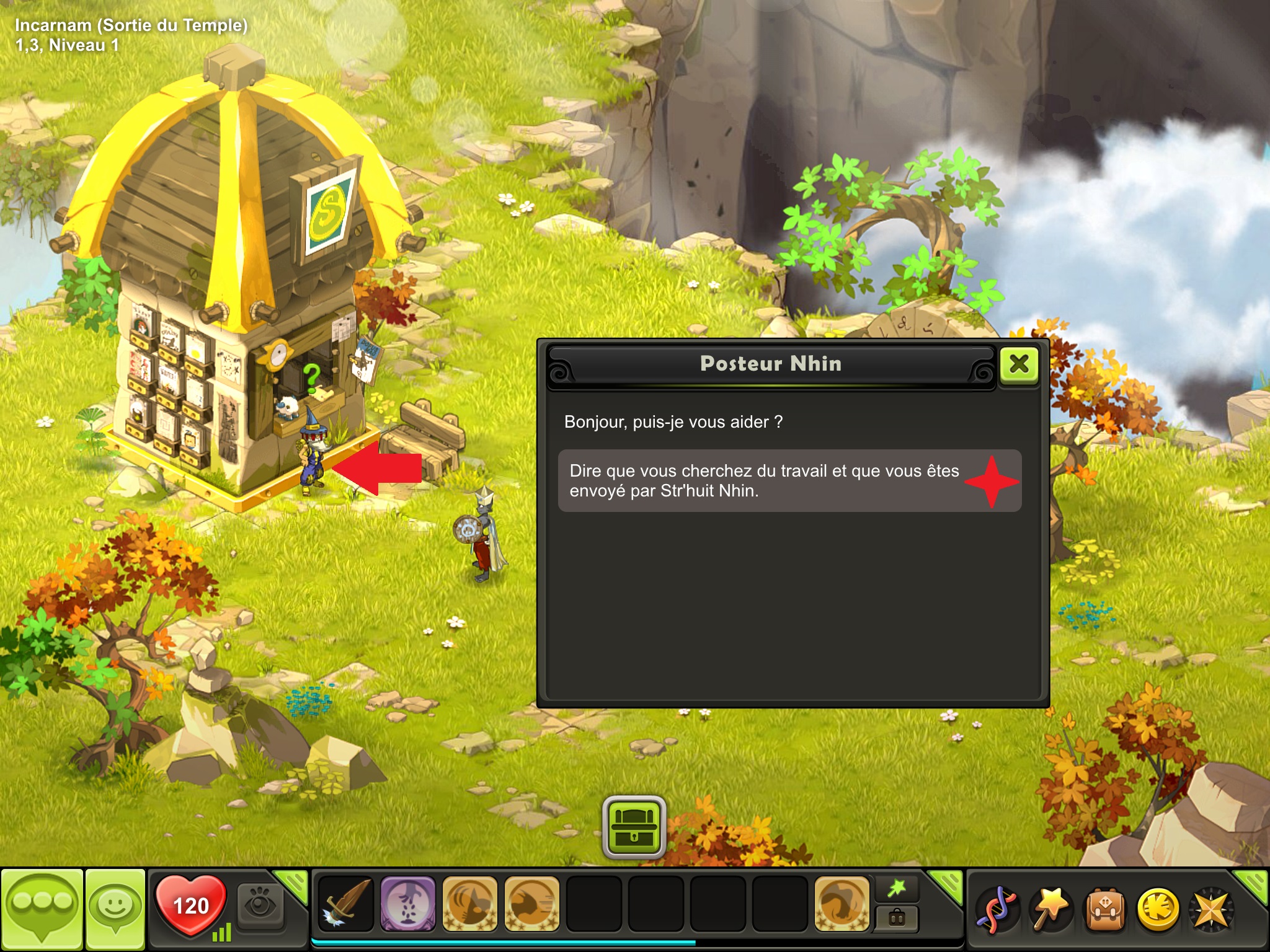Select the wooden dagger weapon slot
Image resolution: width=1270 pixels, height=952 pixels.
[x=345, y=904]
